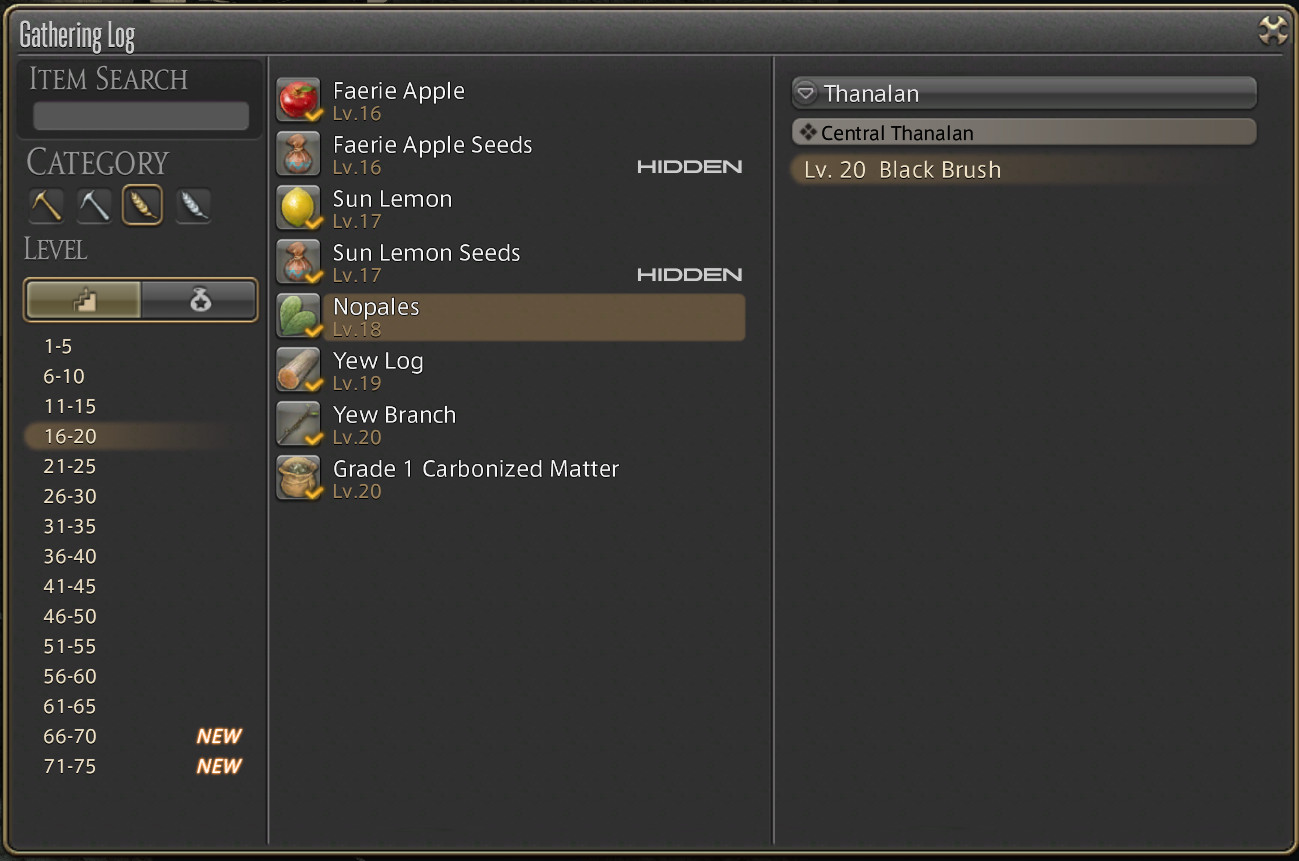1299x861 pixels.
Task: Choose the hidden Faerie Apple Seeds entry
Action: [433, 154]
